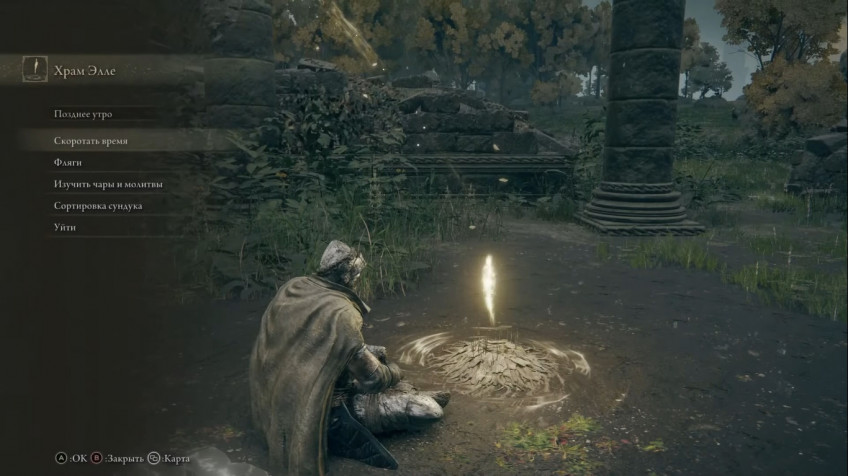Viewport: 848px width, 476px height.
Task: Choose "Изучить чары и молитвы" entry
Action: 108,184
